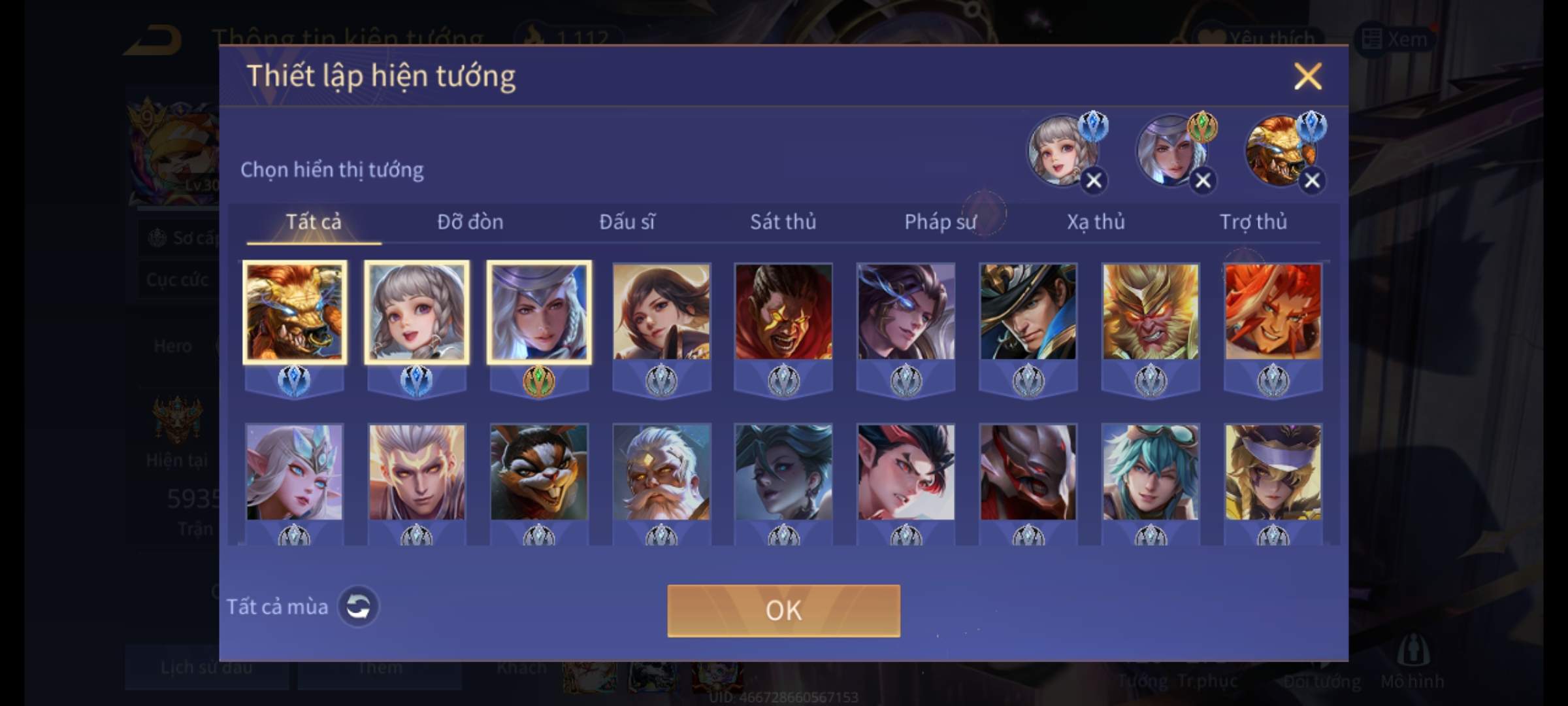Show the Sát thủ heroes tab
Viewport: 1568px width, 706px height.
[x=783, y=222]
